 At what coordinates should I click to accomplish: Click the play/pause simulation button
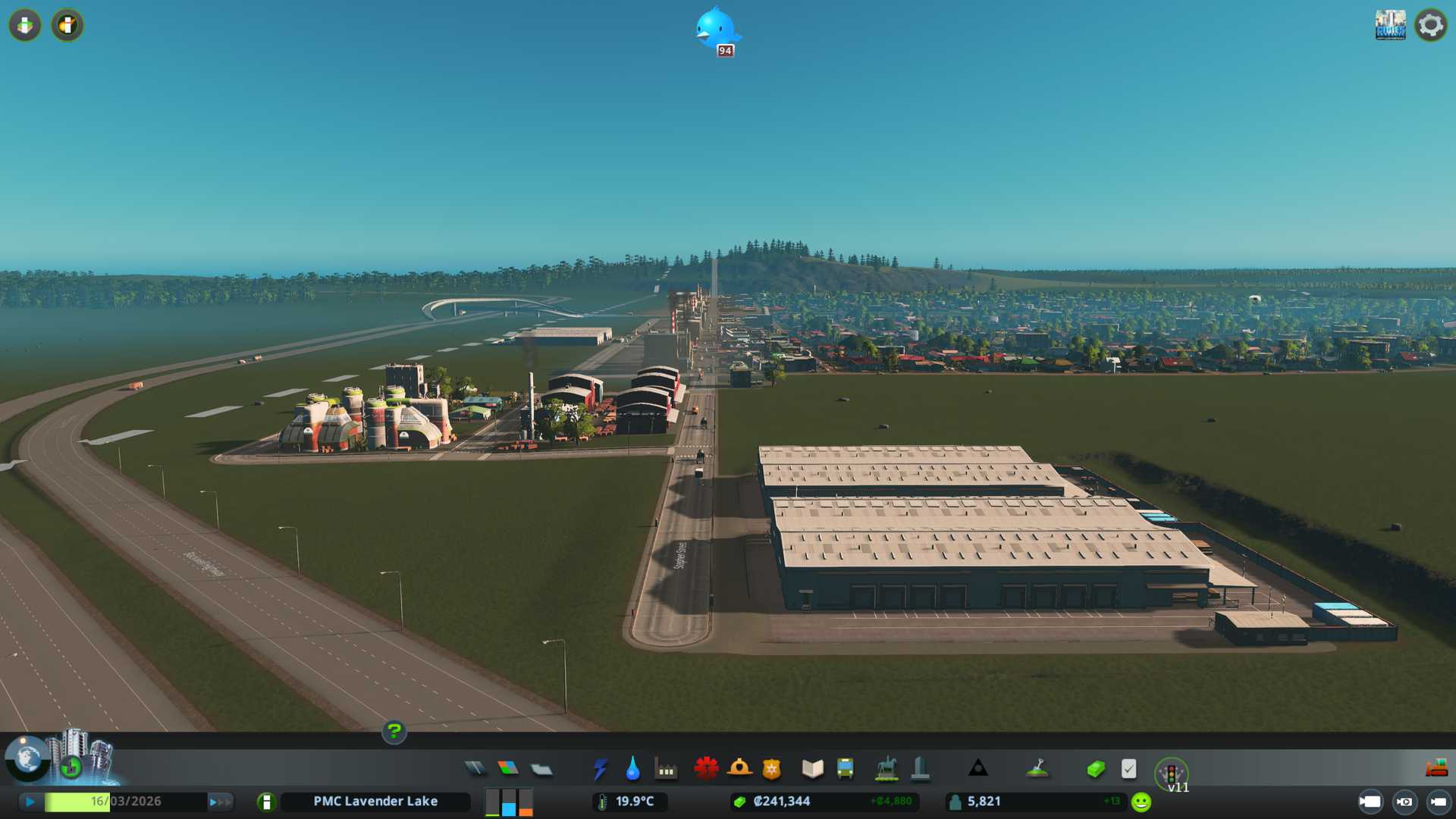click(x=30, y=802)
